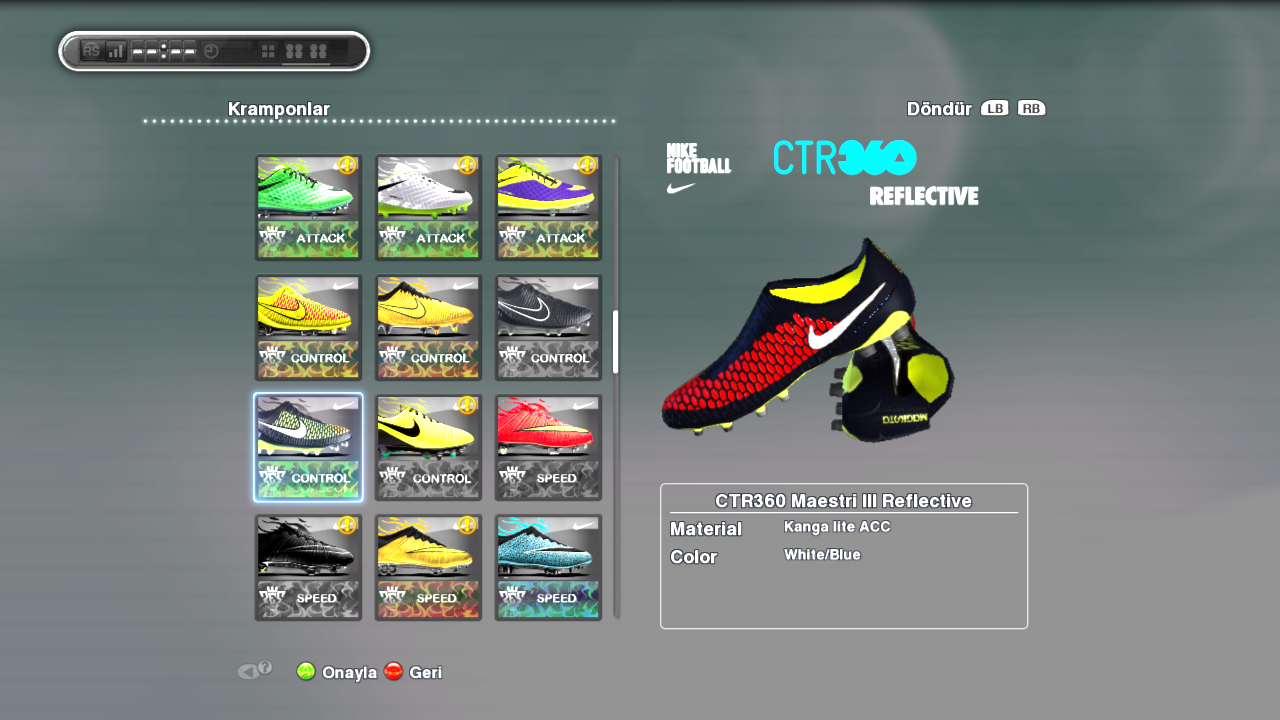This screenshot has width=1280, height=720.
Task: Click the CTR360 Maestri III Reflective title
Action: click(x=843, y=501)
